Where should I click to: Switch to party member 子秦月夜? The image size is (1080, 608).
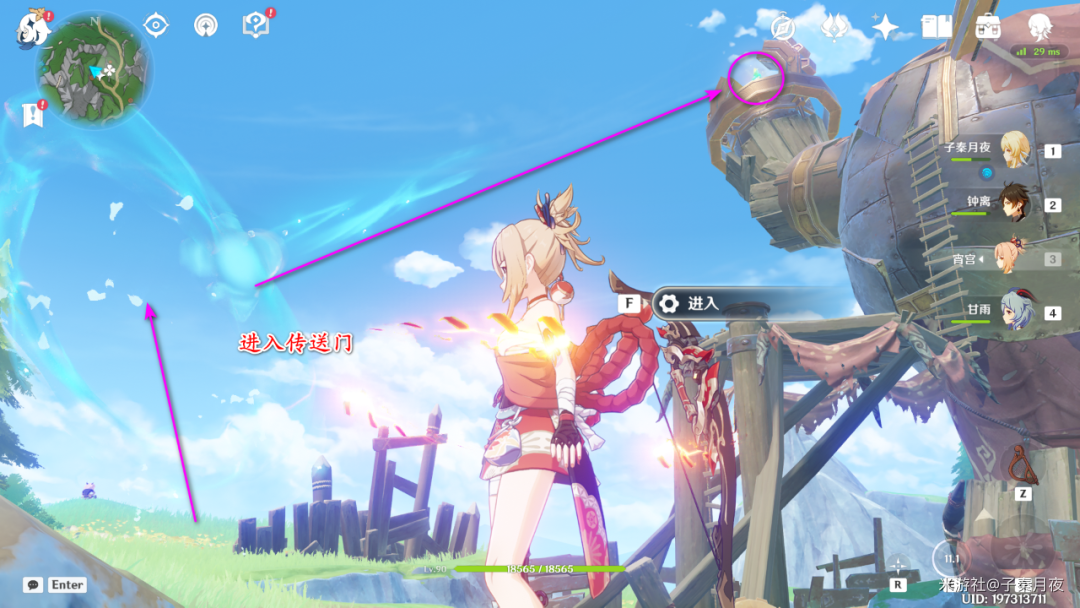[x=1016, y=150]
